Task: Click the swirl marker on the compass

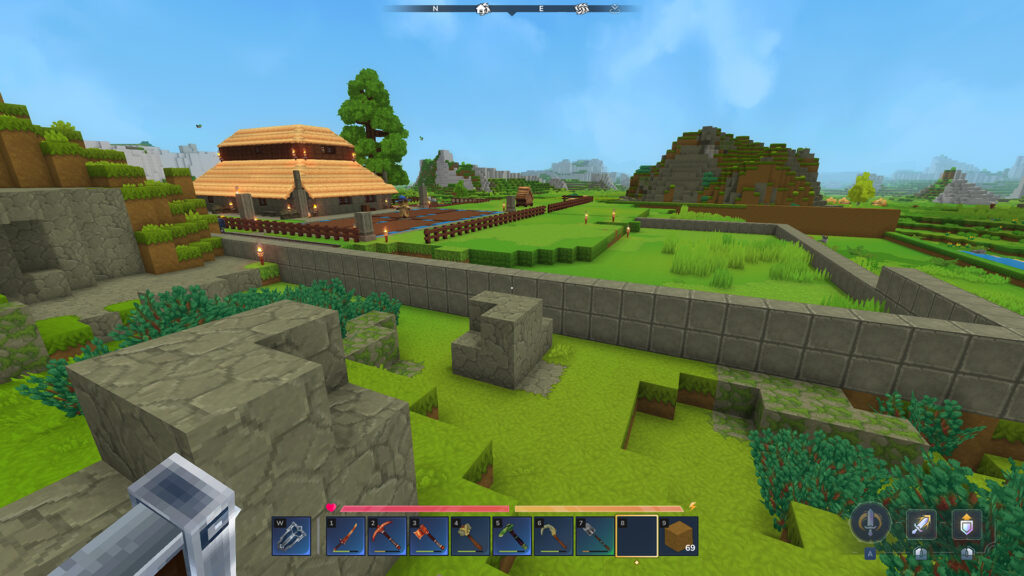Action: pyautogui.click(x=581, y=8)
